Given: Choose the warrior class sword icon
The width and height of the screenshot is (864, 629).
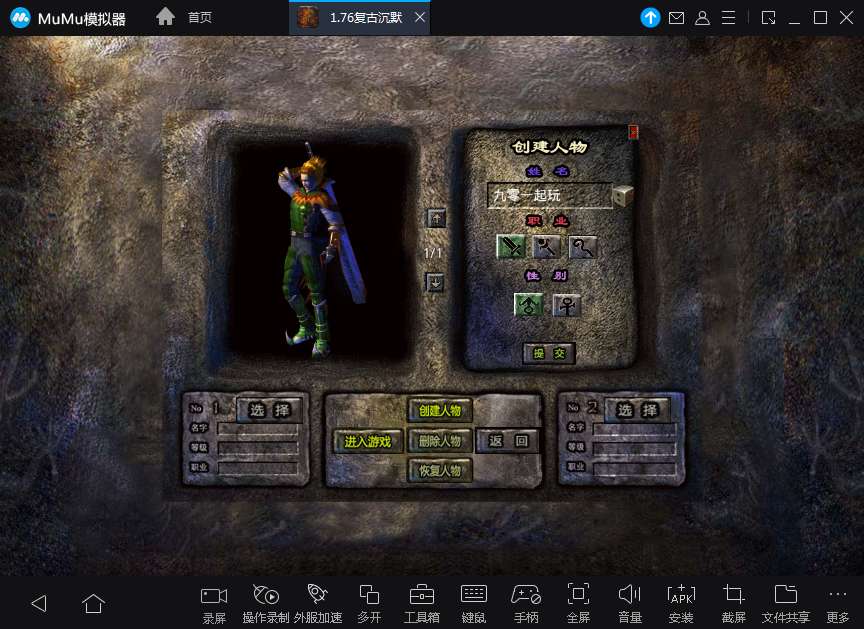Looking at the screenshot, I should tap(511, 247).
